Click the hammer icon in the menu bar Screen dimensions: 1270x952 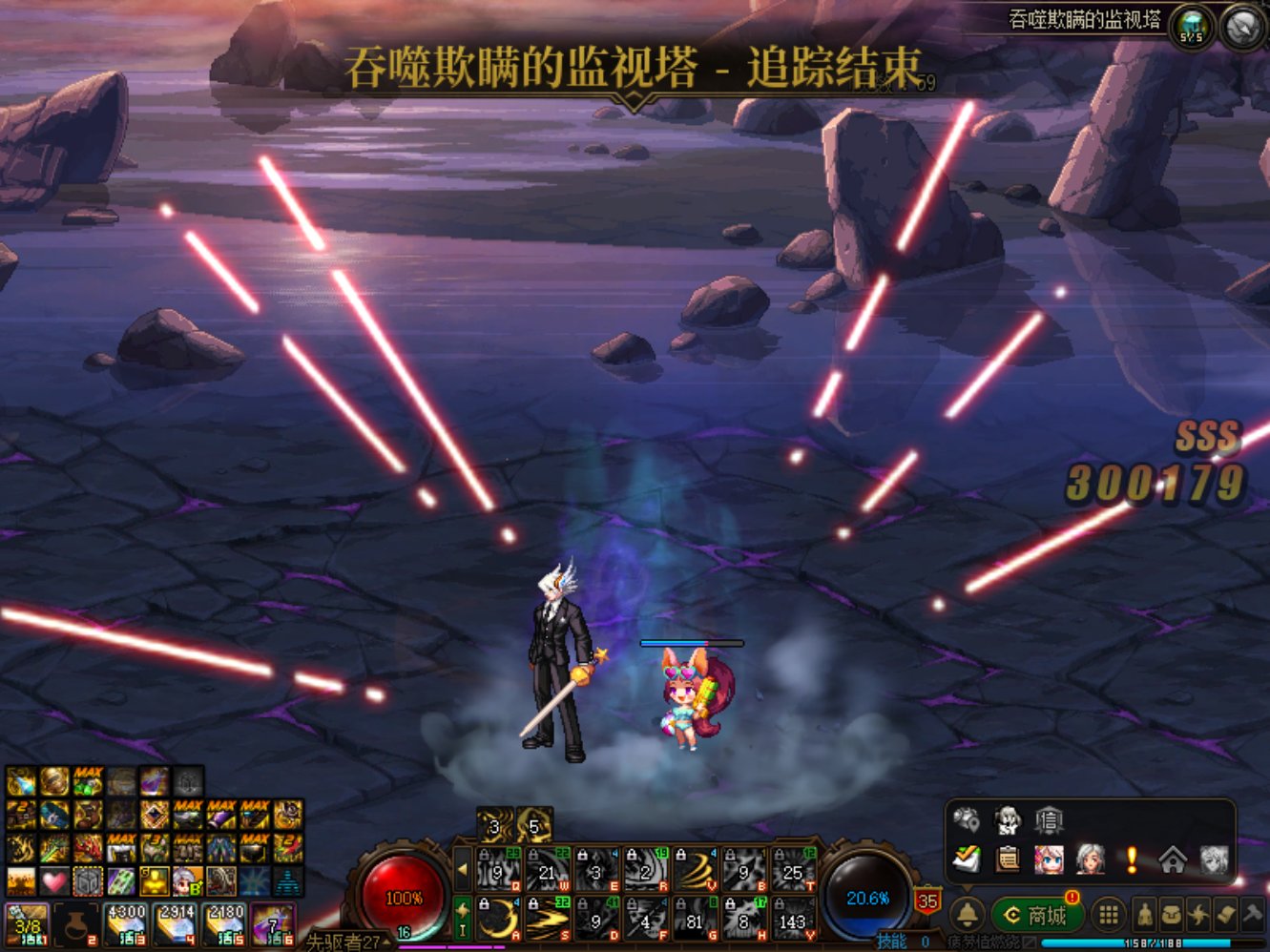[1253, 916]
